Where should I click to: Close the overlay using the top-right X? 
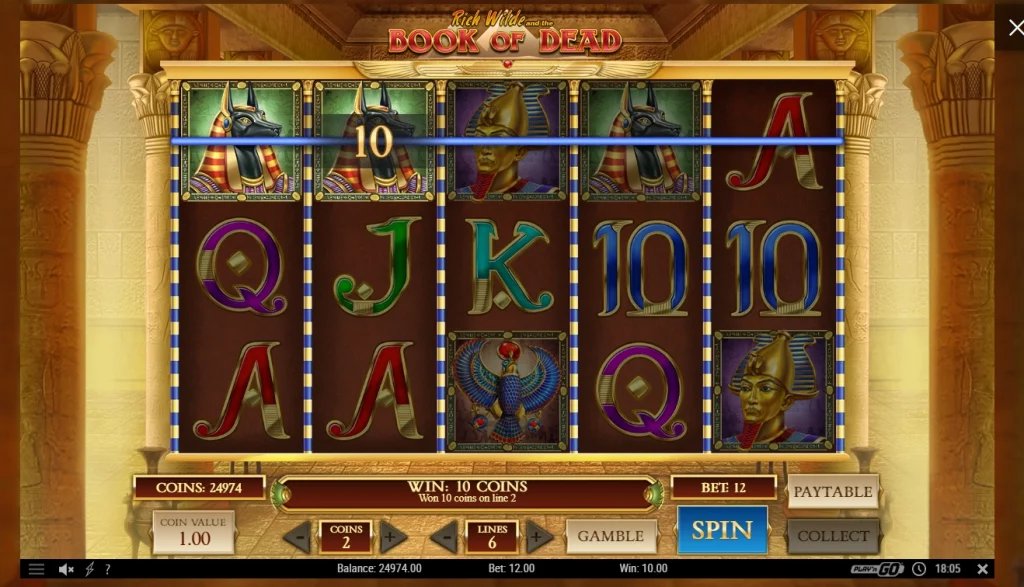(1010, 26)
